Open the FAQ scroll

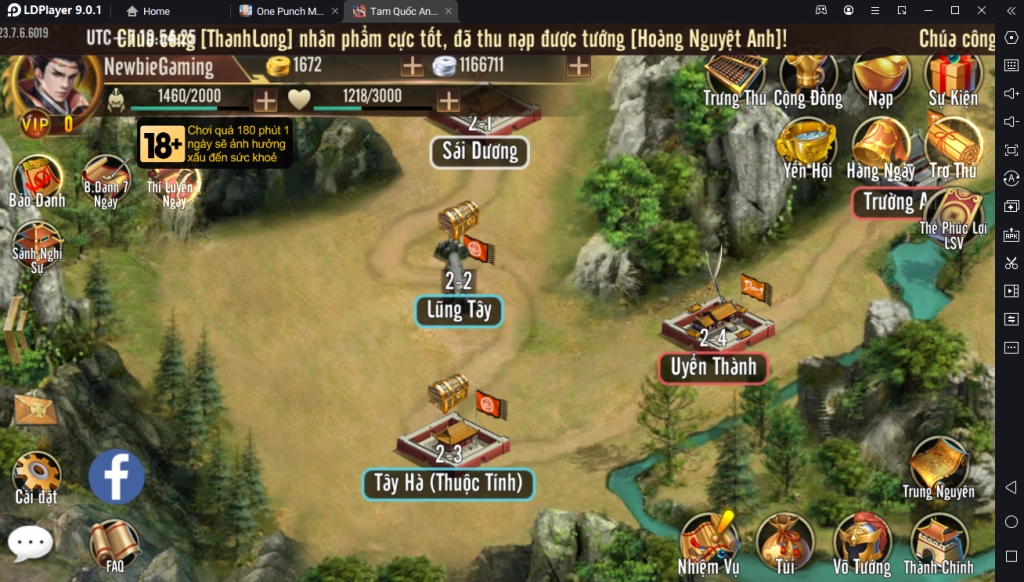(114, 545)
